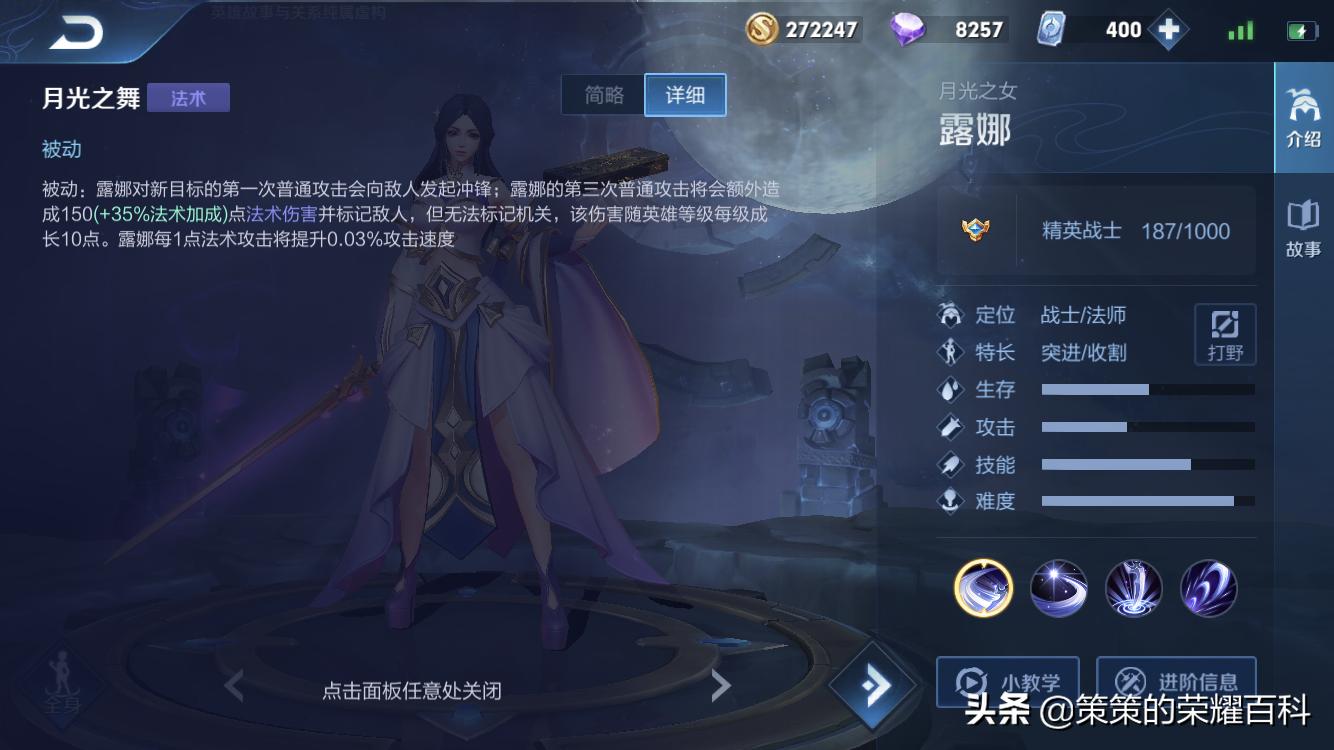The image size is (1334, 750).
Task: Open the second skill icon details
Action: (x=1058, y=589)
